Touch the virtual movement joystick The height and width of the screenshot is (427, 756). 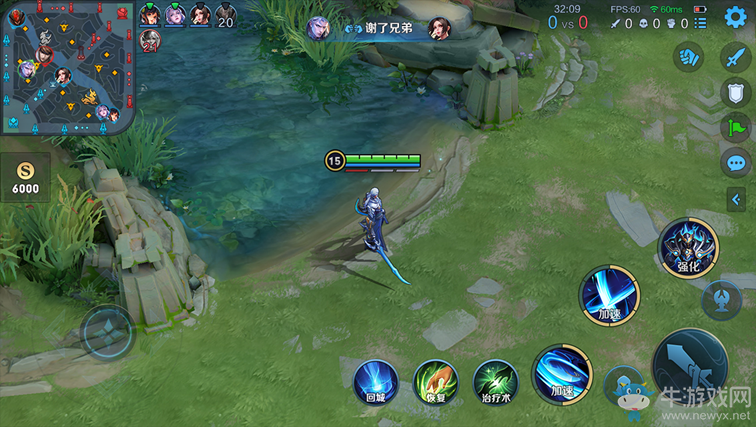click(x=107, y=332)
